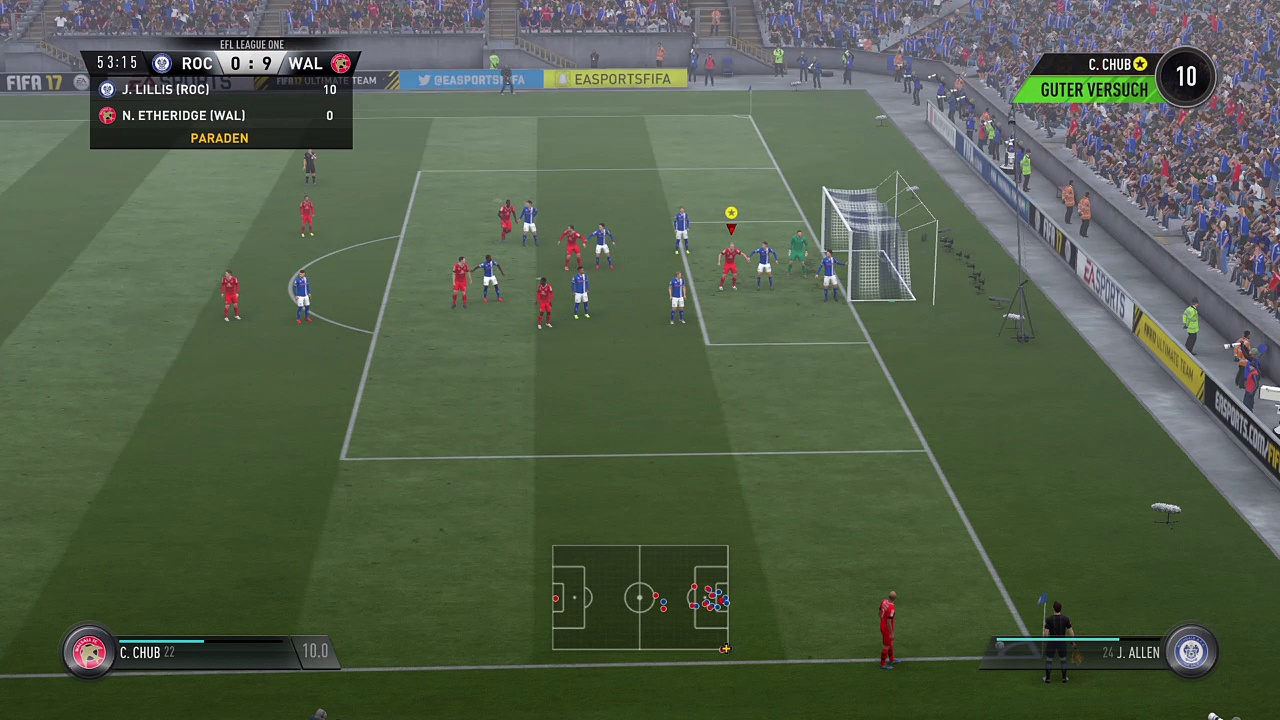Choose the N. Etheridge (WAL) saves row
The width and height of the screenshot is (1280, 720).
[221, 116]
